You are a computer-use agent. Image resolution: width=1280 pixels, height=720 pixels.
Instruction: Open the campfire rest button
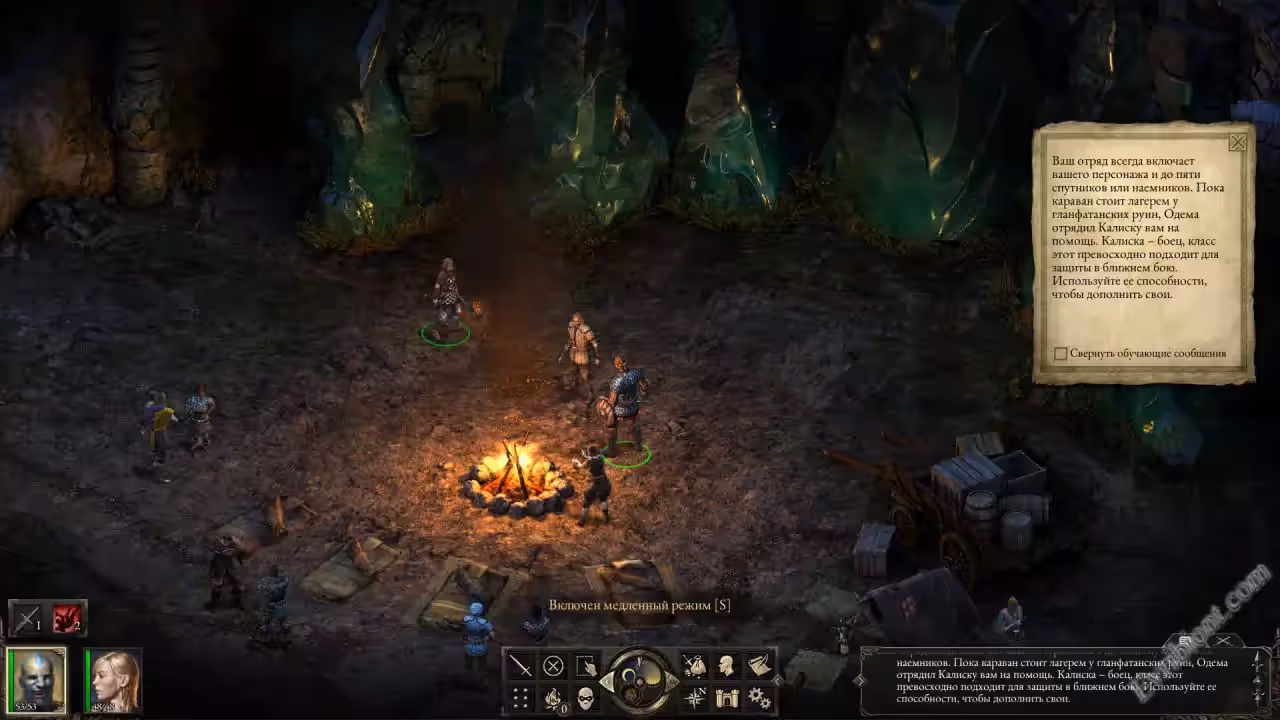553,698
